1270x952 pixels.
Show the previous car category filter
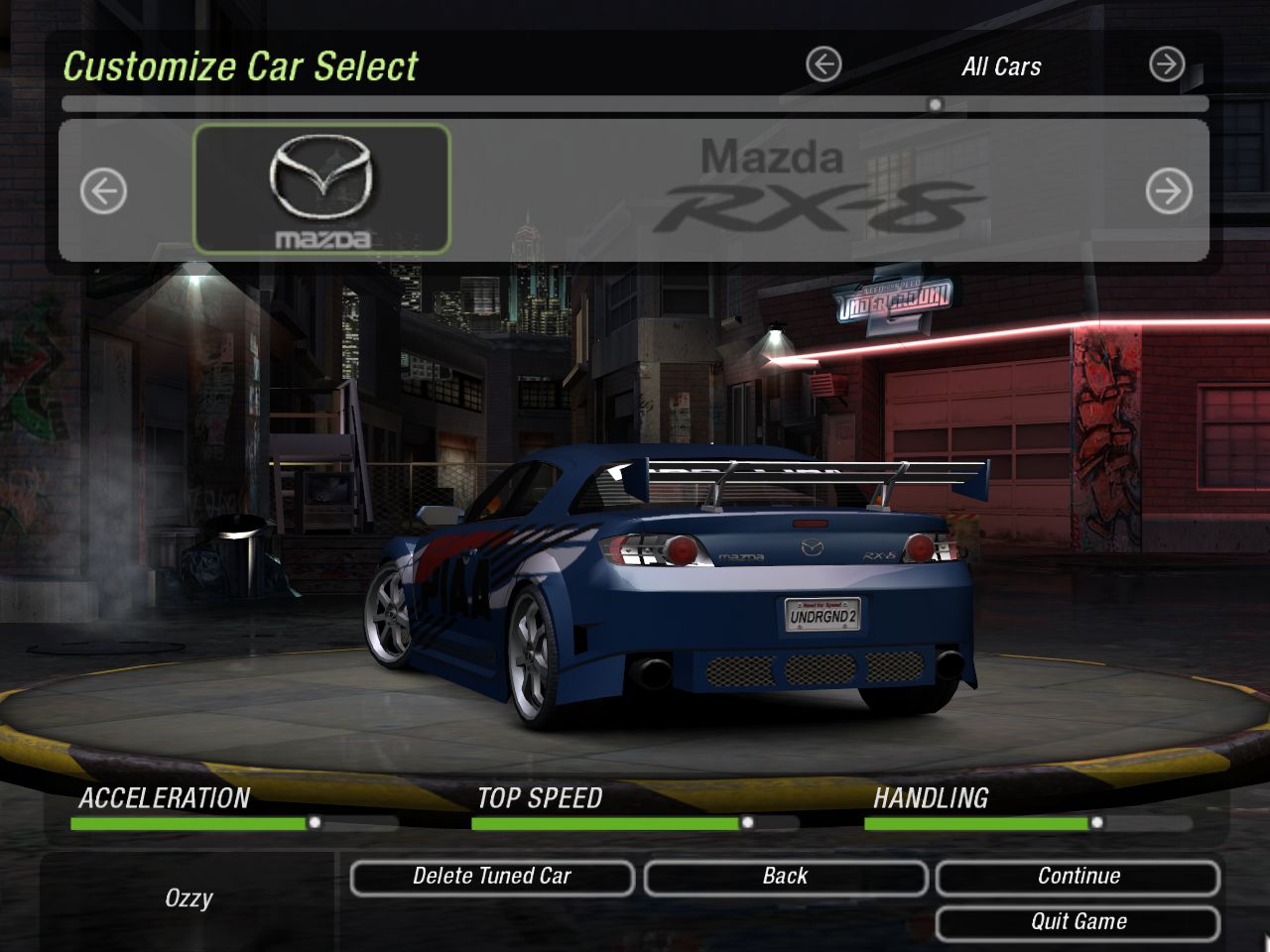(824, 65)
